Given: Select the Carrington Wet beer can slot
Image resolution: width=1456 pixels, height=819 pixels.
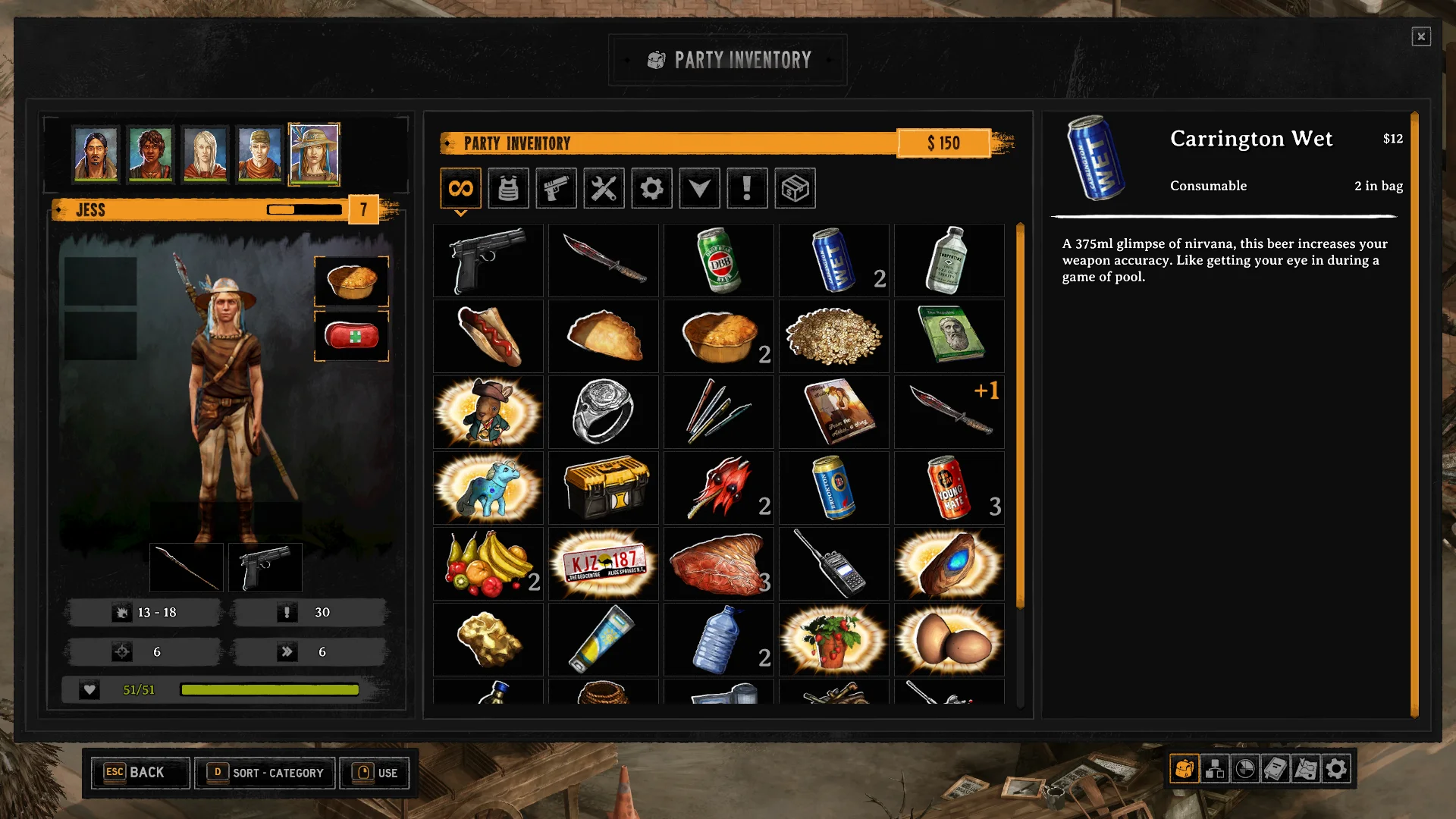Looking at the screenshot, I should tap(834, 260).
